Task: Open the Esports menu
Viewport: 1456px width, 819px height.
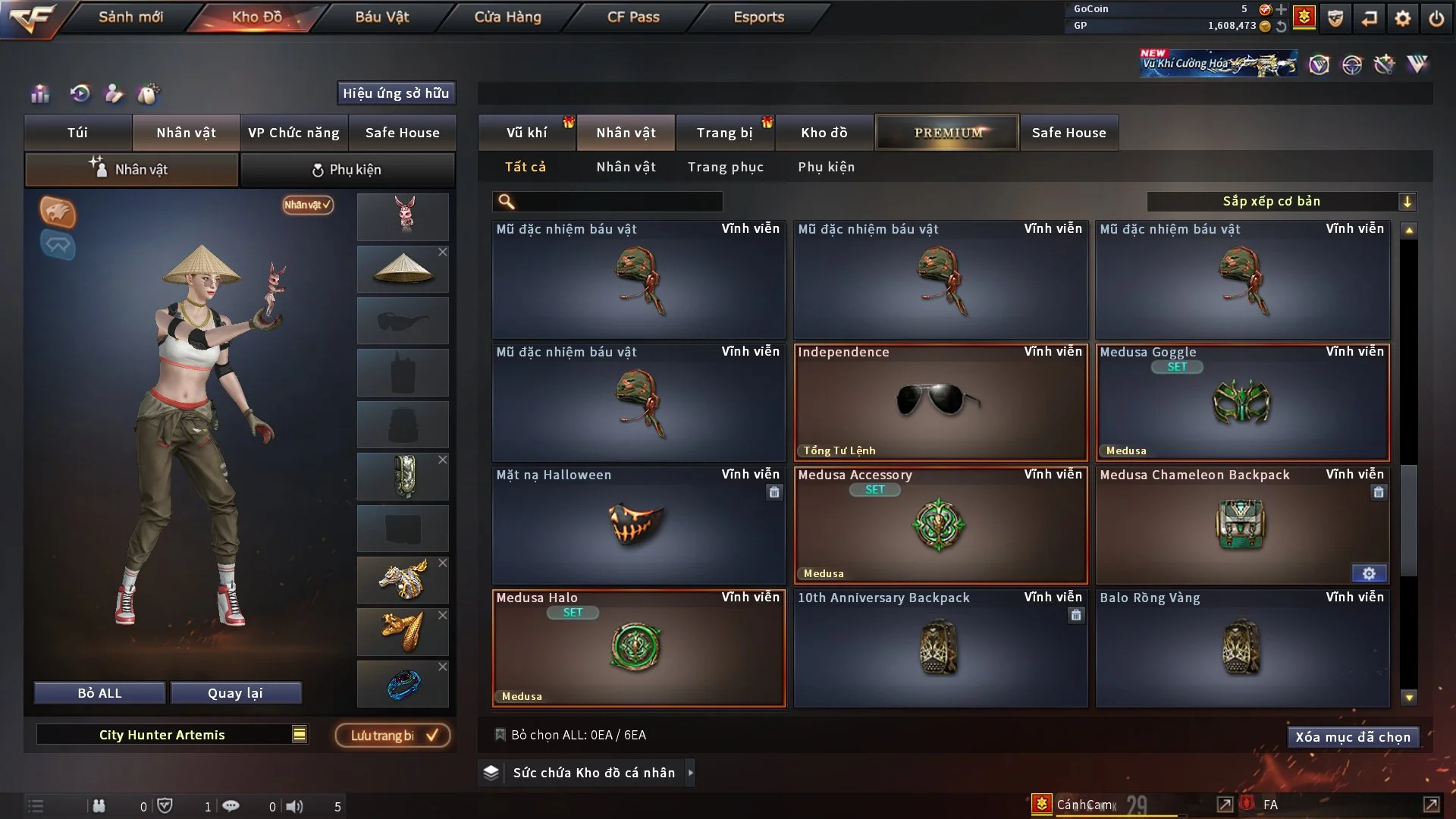Action: [x=758, y=17]
